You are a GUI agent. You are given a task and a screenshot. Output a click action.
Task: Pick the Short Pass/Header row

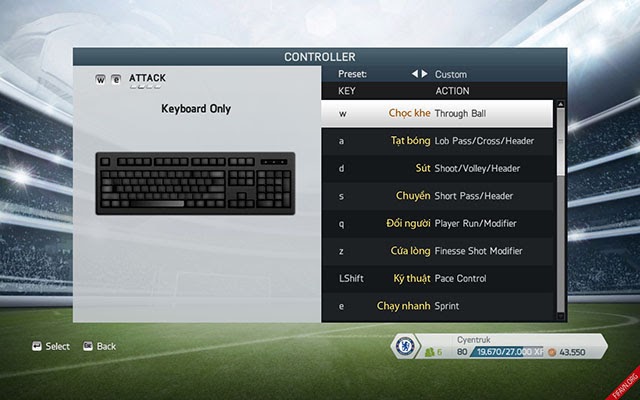point(438,196)
